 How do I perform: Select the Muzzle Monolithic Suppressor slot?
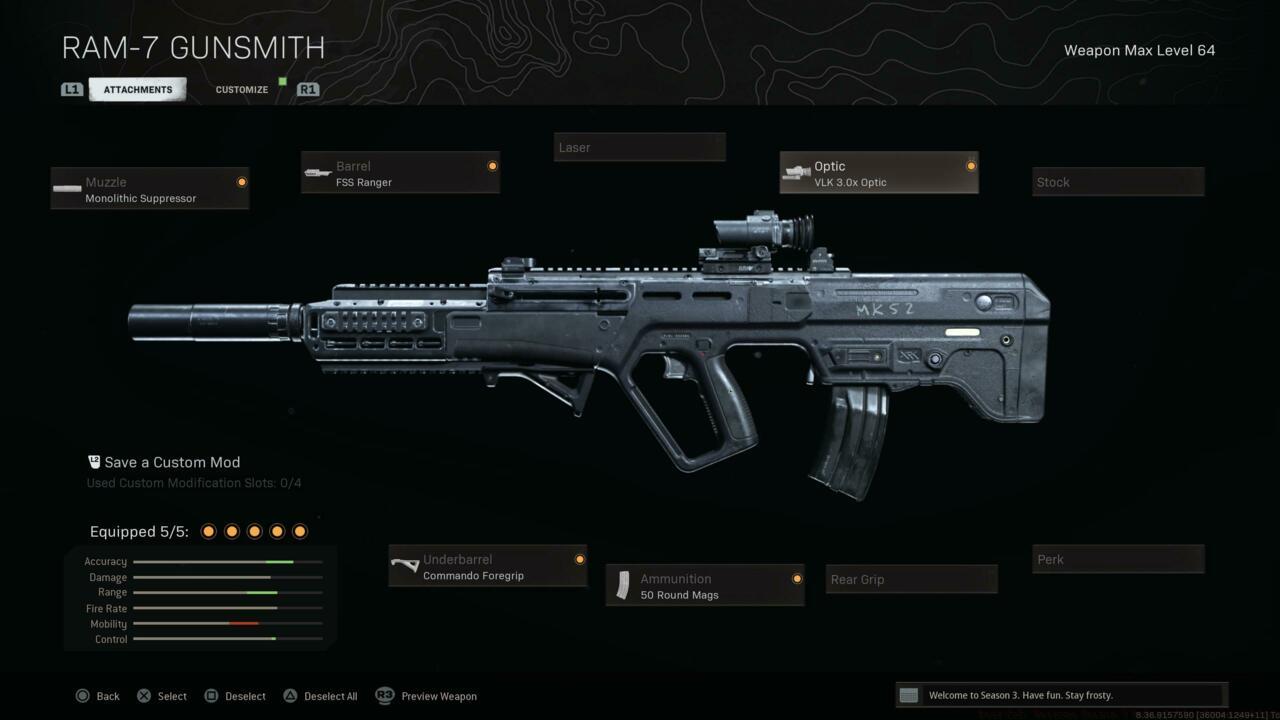150,189
